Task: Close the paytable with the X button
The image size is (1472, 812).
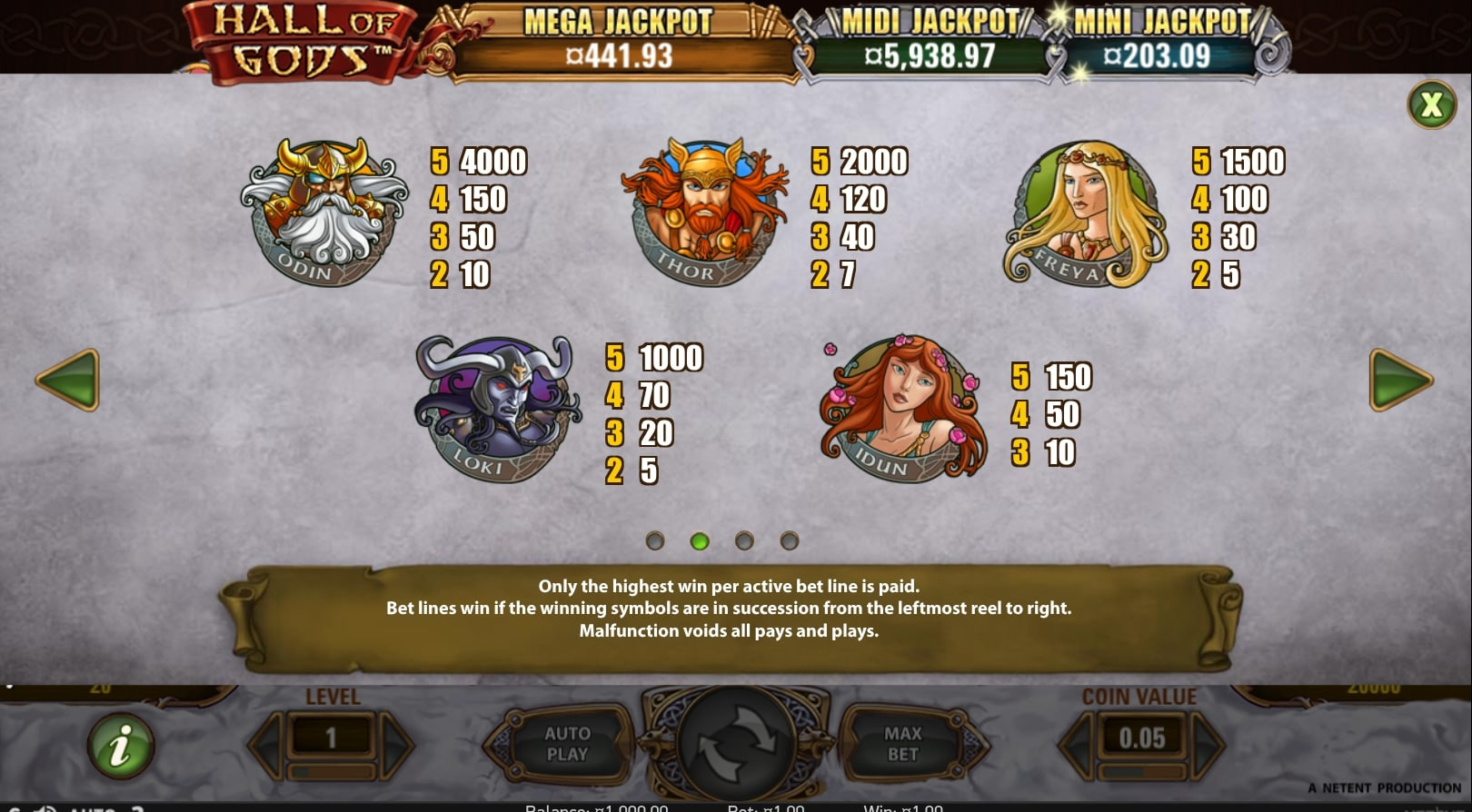Action: [x=1431, y=105]
